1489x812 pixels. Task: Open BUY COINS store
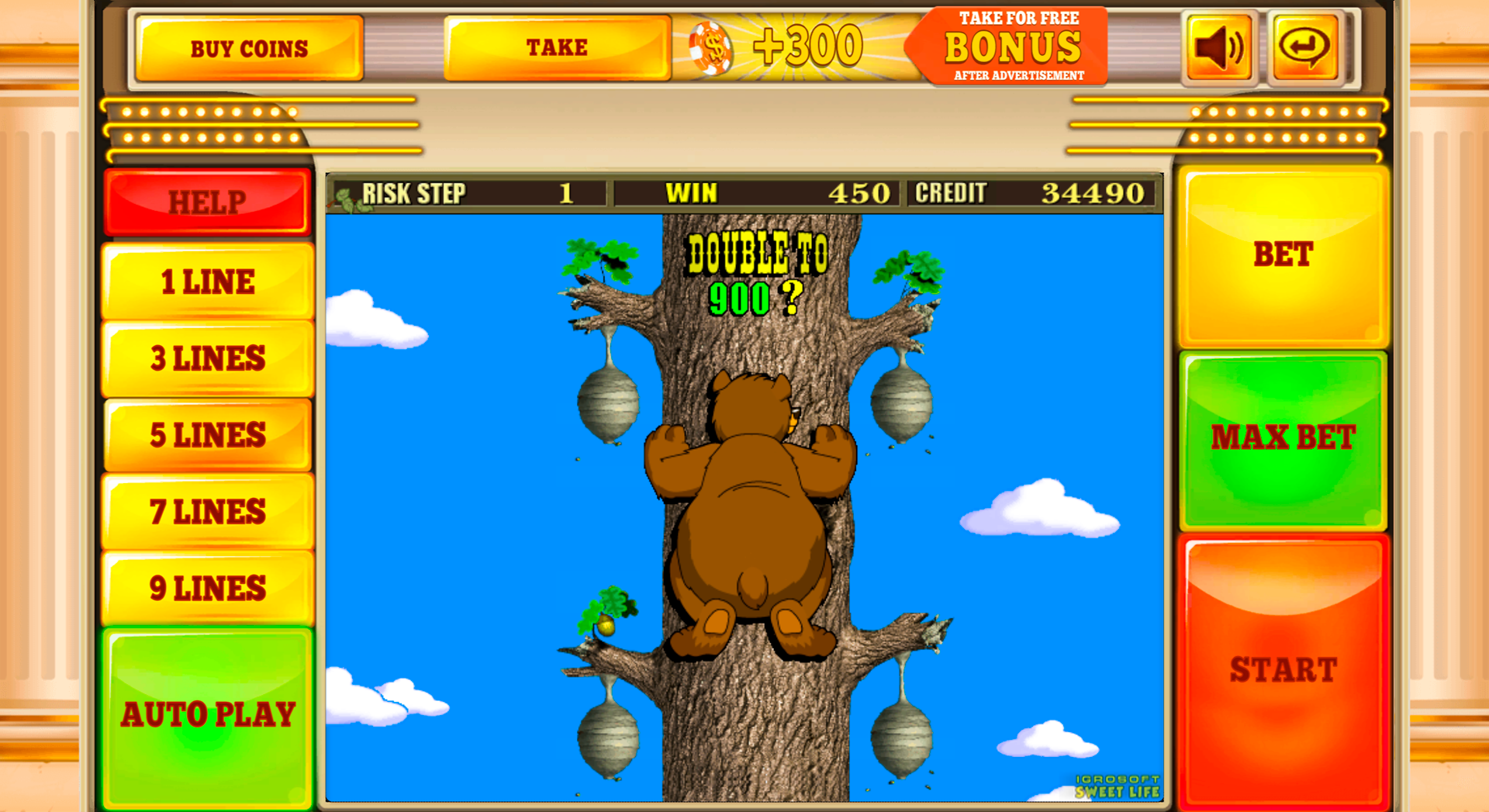250,47
